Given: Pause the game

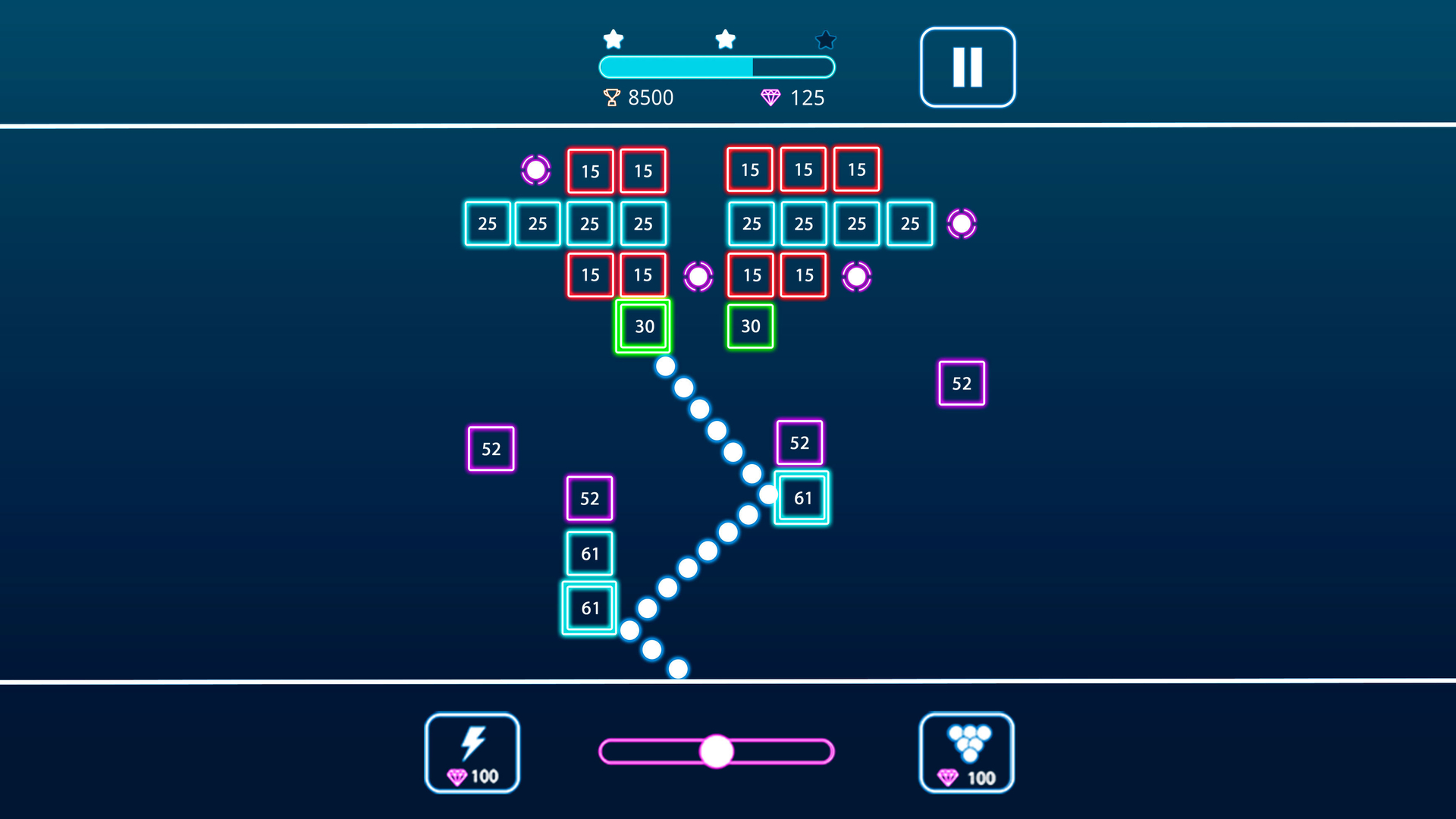Looking at the screenshot, I should [967, 66].
